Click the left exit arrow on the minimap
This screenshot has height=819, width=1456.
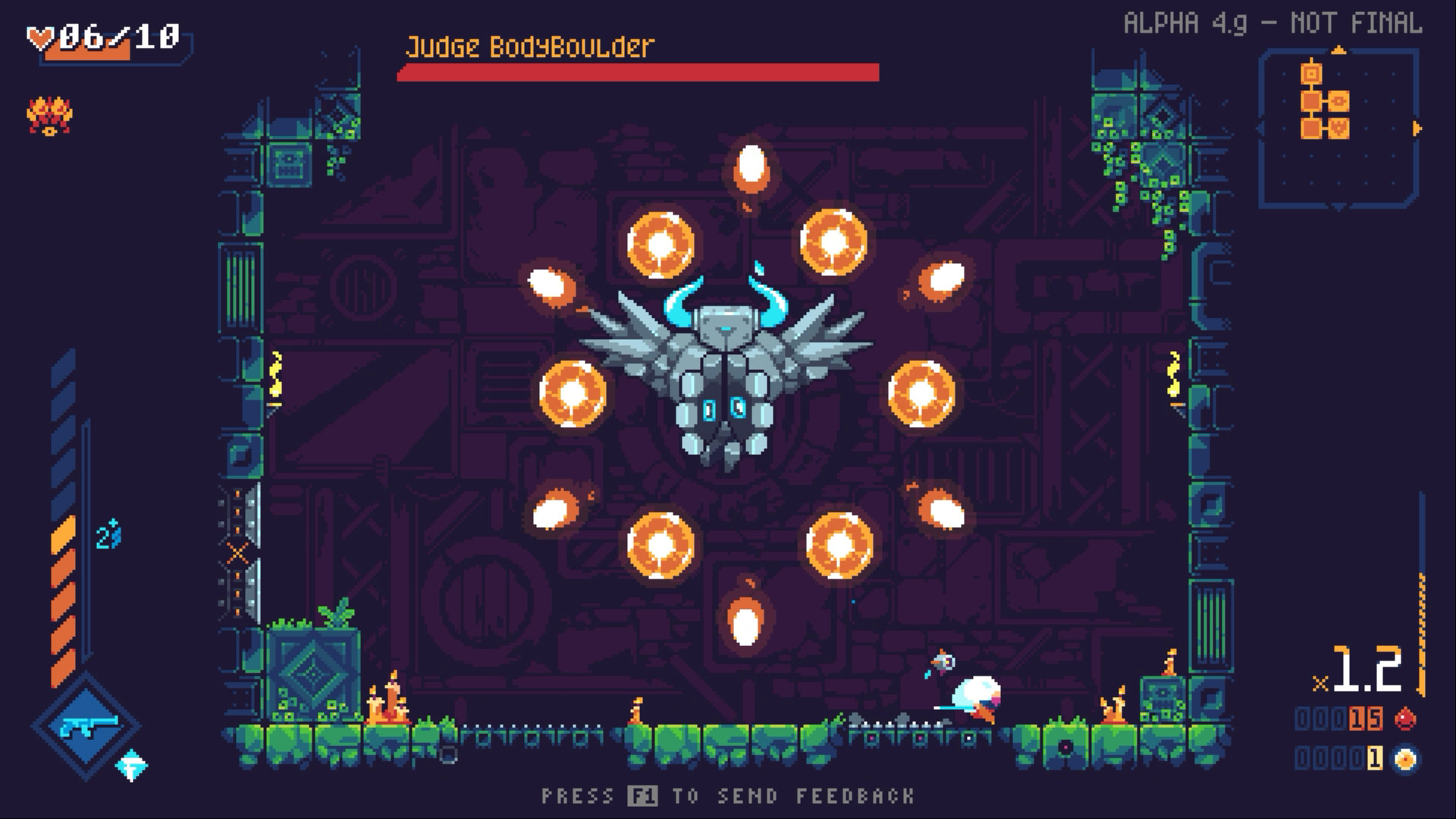(1259, 127)
